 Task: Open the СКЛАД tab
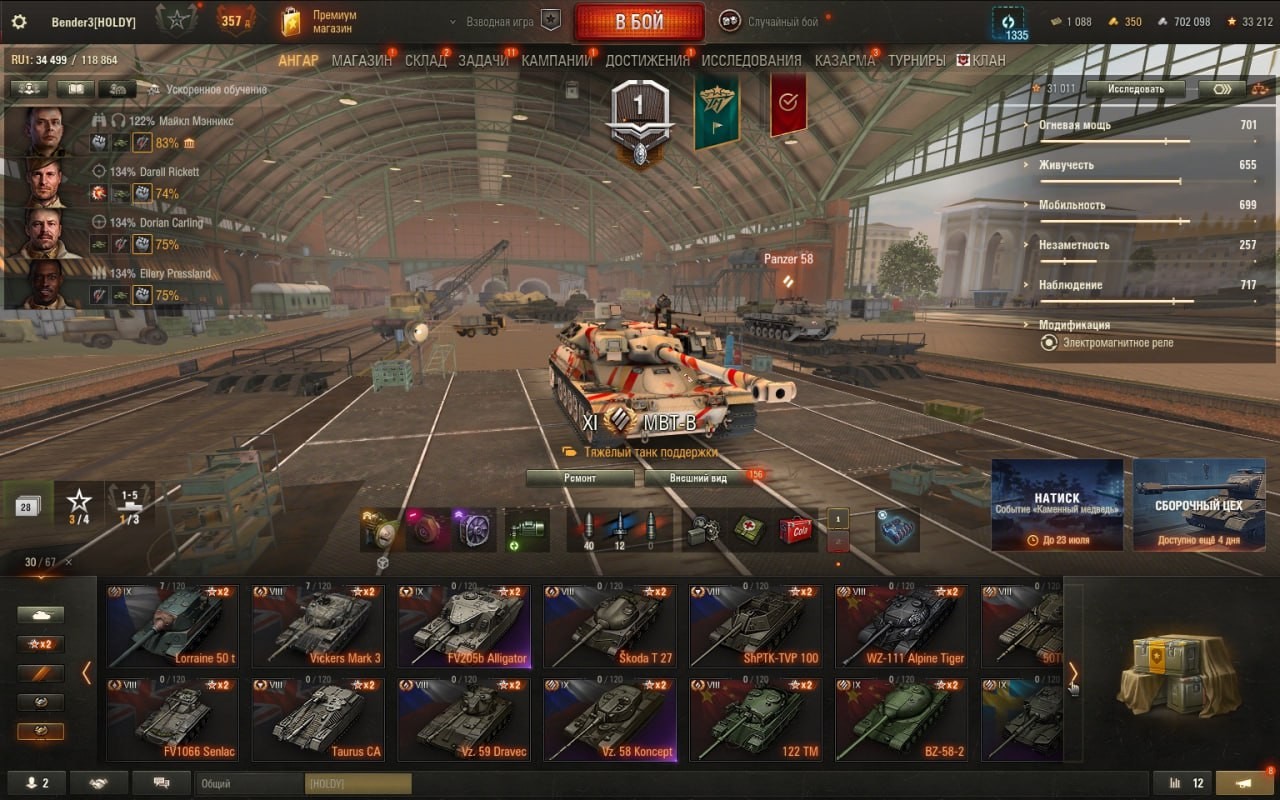[x=425, y=60]
